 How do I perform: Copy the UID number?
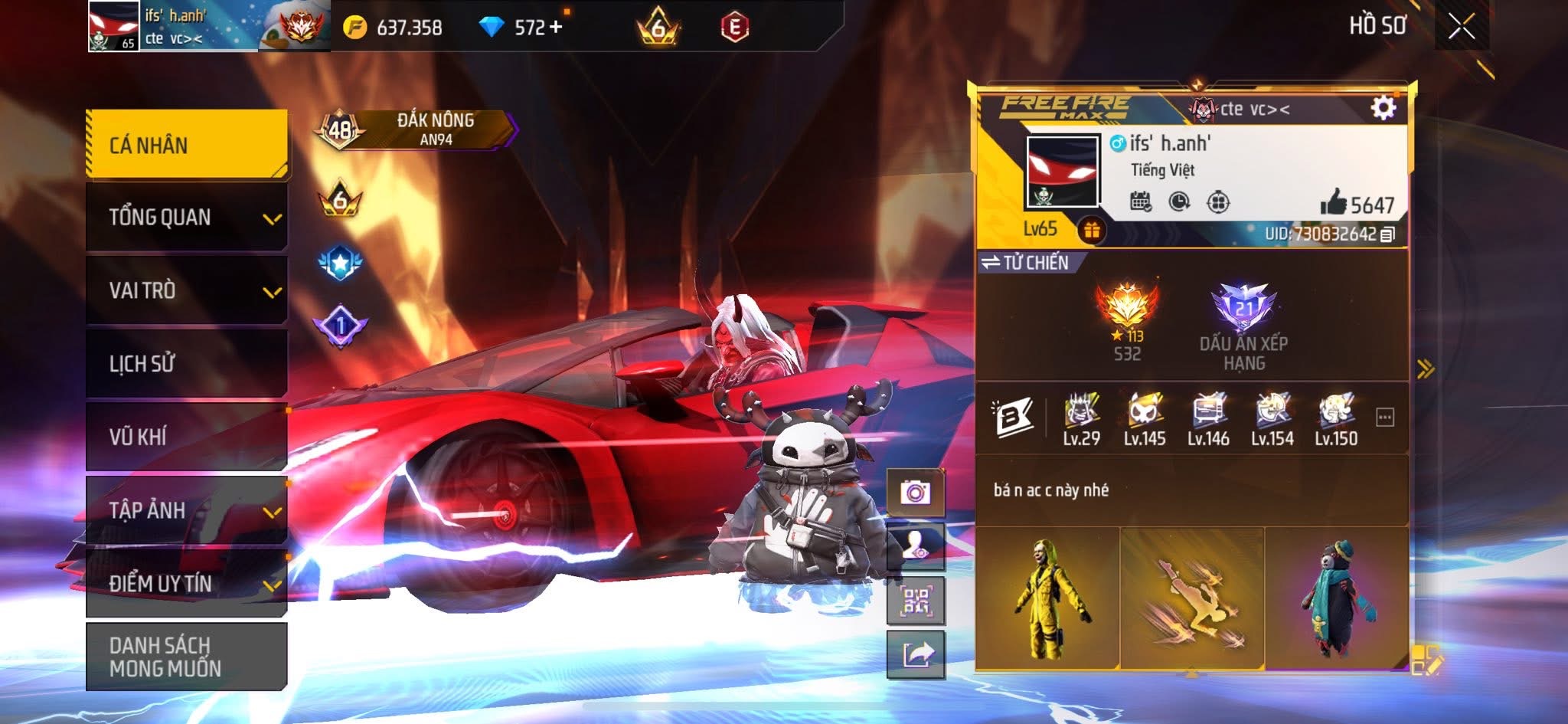click(x=1387, y=234)
